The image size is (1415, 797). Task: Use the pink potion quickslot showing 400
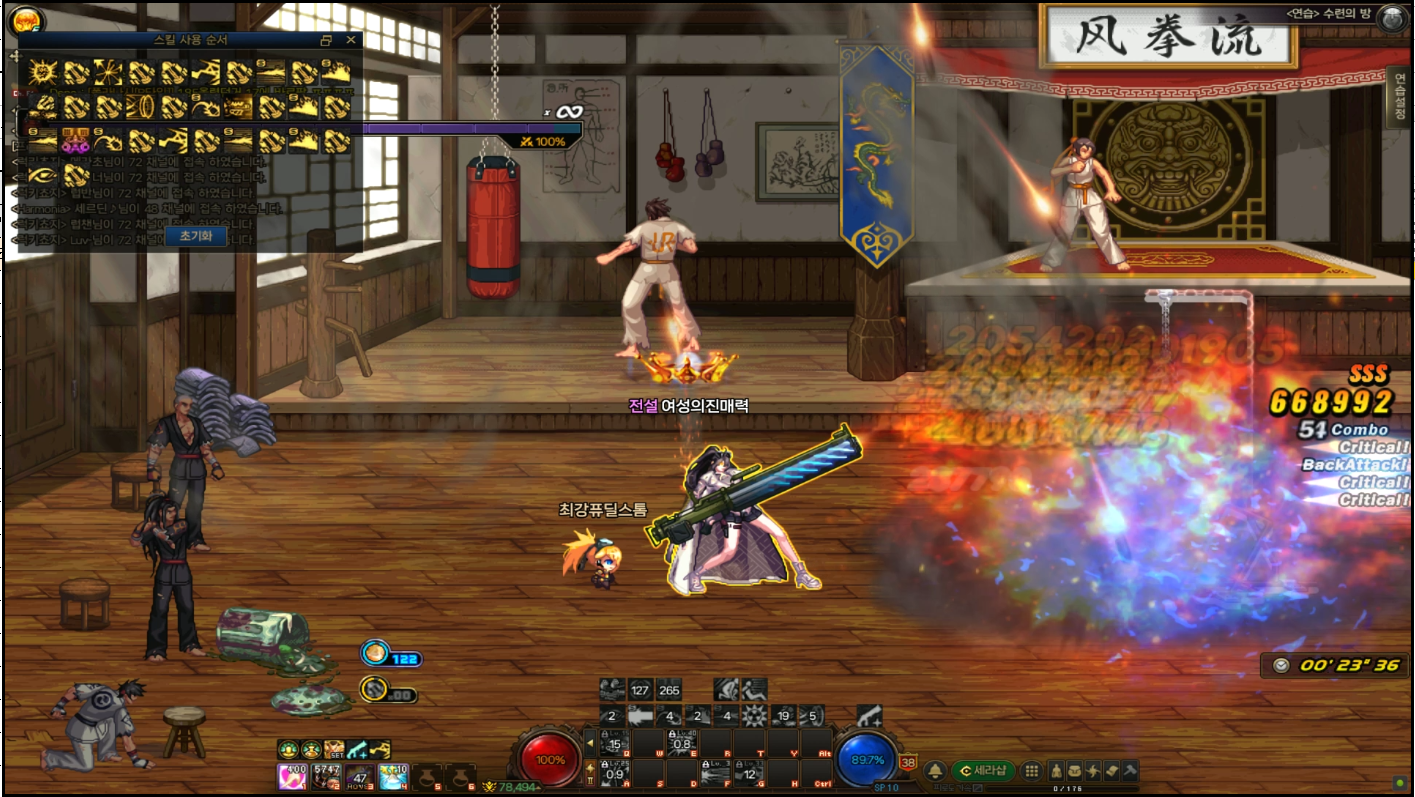pyautogui.click(x=292, y=775)
